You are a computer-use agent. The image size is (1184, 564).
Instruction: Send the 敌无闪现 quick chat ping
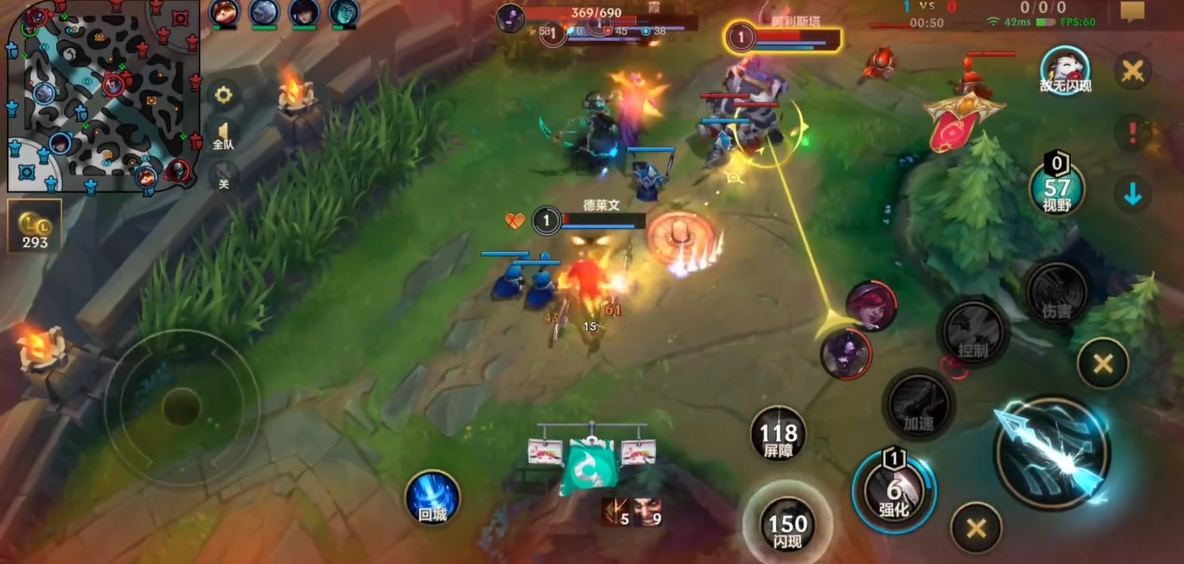click(1064, 71)
